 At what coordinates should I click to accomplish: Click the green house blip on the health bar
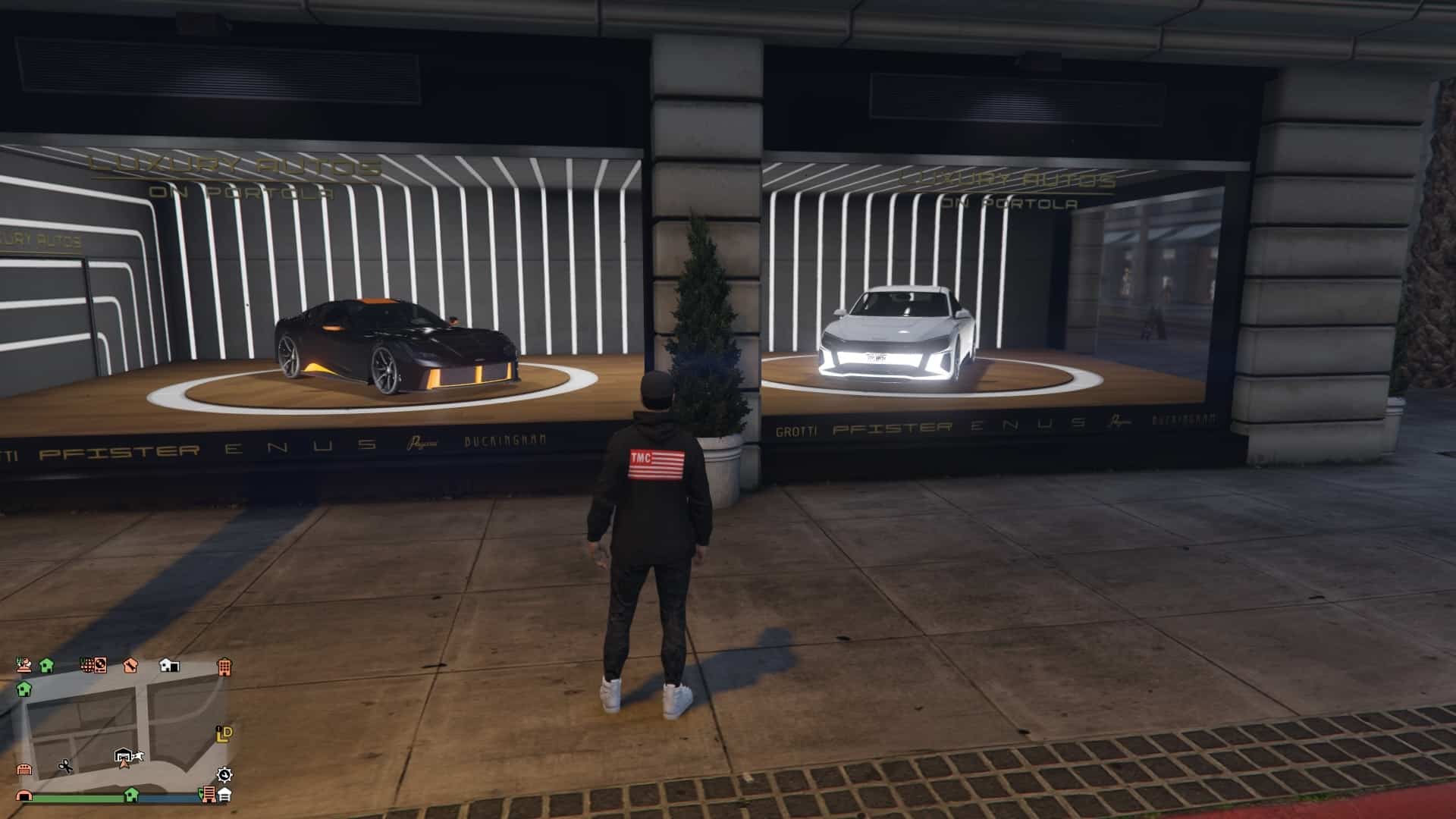pos(131,794)
